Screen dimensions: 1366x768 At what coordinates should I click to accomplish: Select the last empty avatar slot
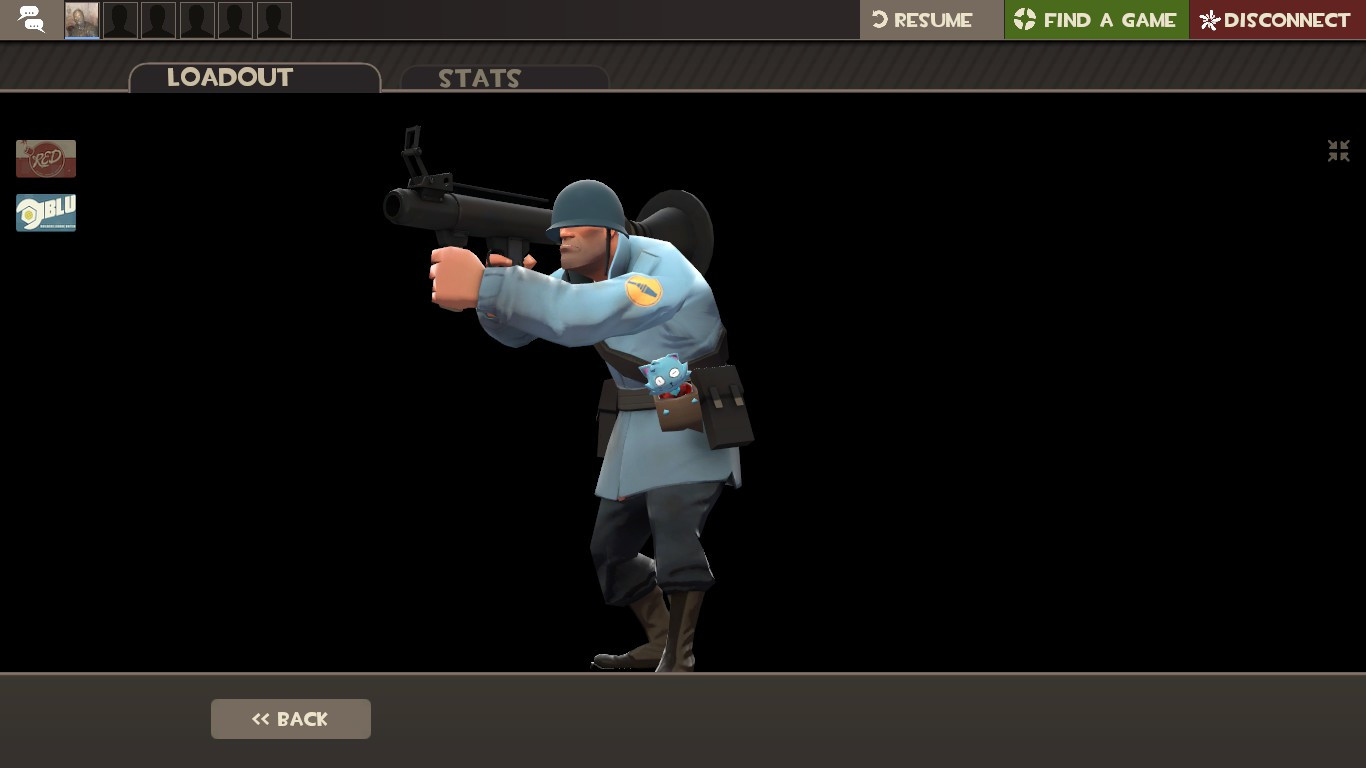coord(274,20)
